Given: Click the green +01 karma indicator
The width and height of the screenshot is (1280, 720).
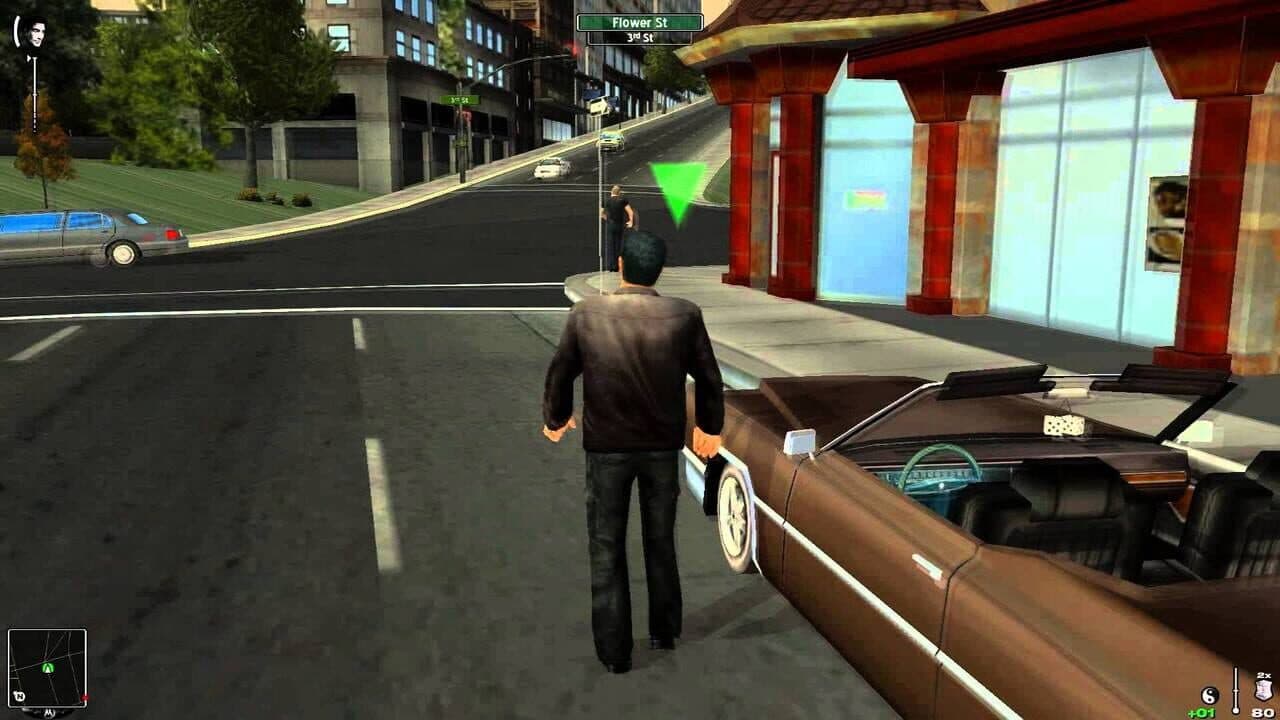Looking at the screenshot, I should (1201, 712).
